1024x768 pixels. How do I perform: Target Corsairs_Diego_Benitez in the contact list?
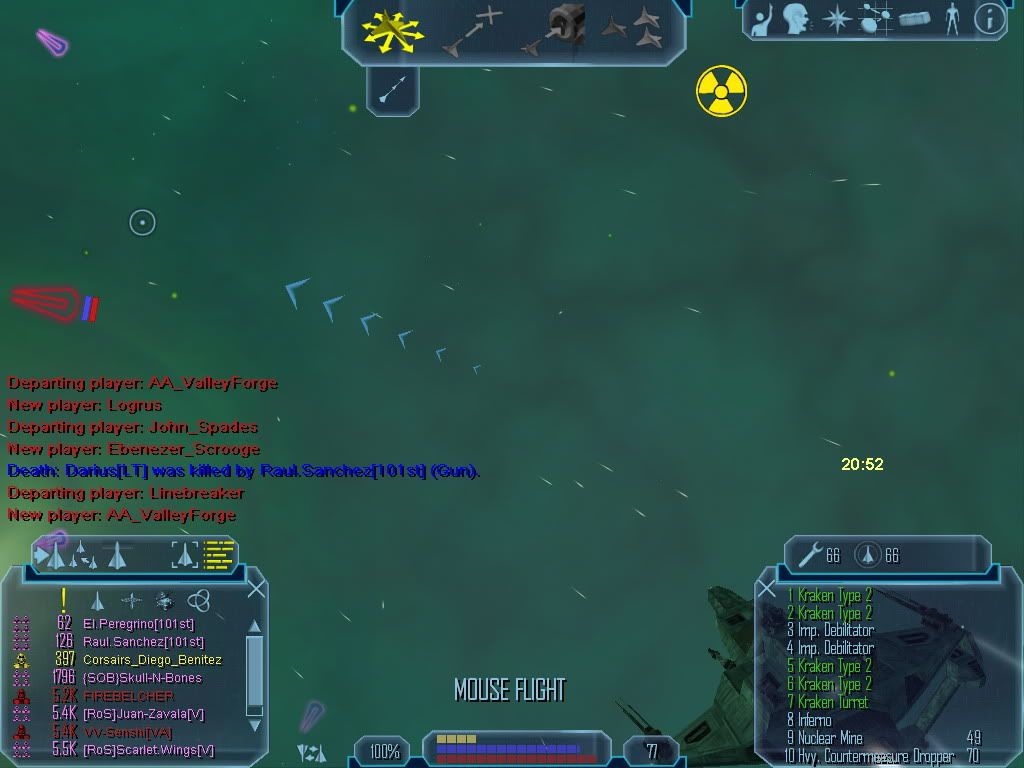(152, 660)
